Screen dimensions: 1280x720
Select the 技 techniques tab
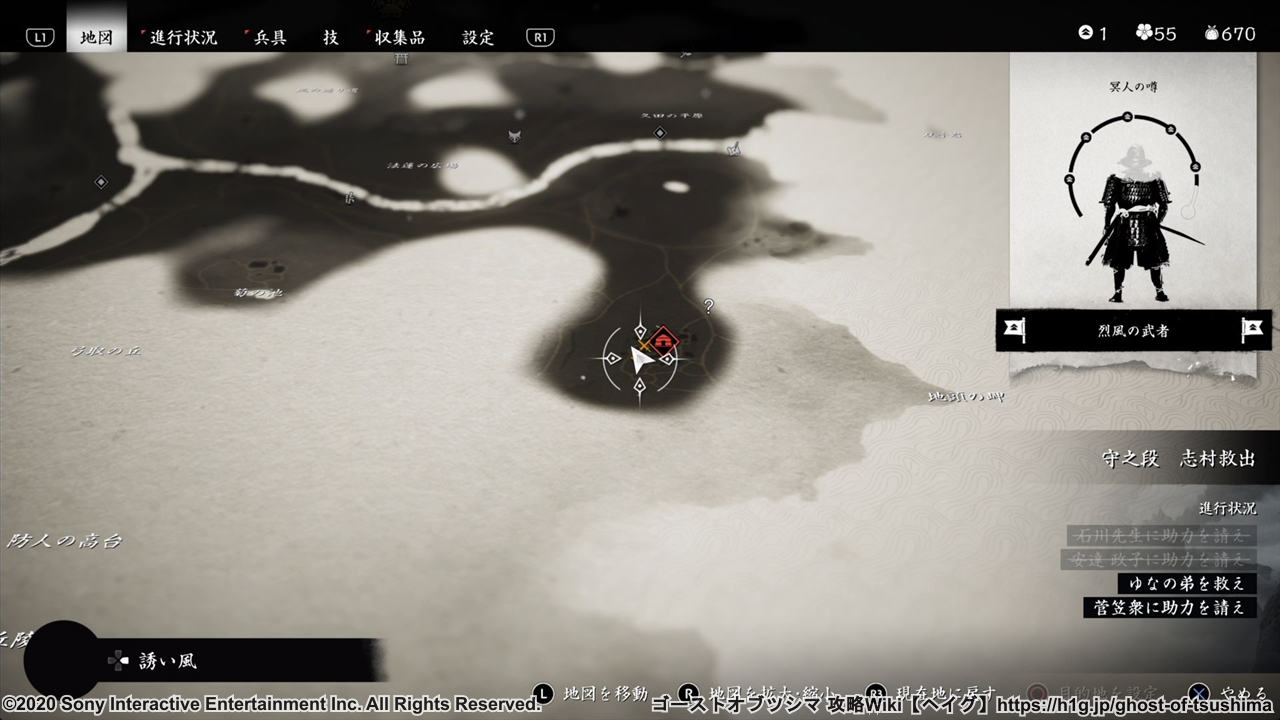tap(330, 37)
